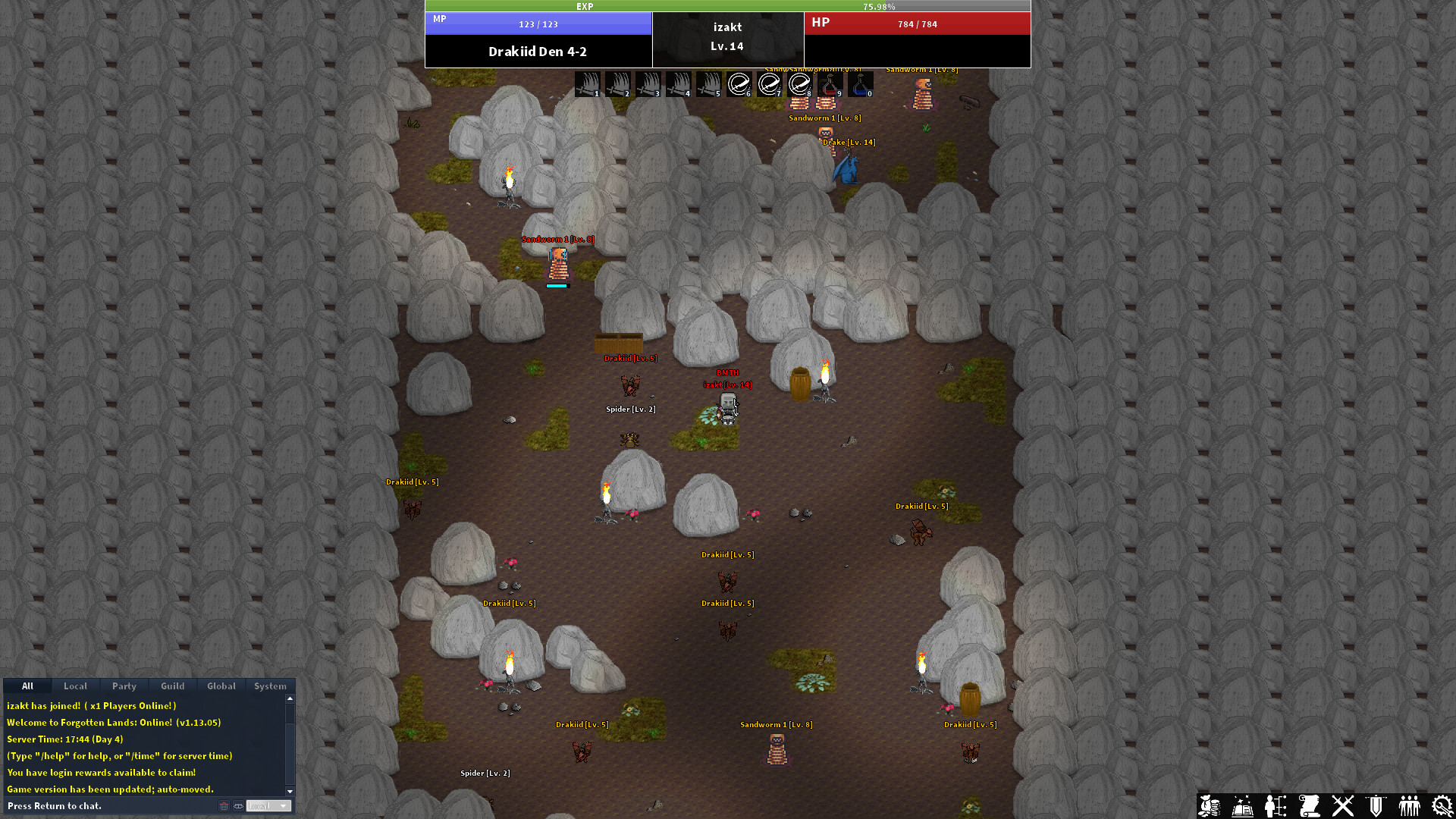Open the spellbook icon

coord(1242,806)
